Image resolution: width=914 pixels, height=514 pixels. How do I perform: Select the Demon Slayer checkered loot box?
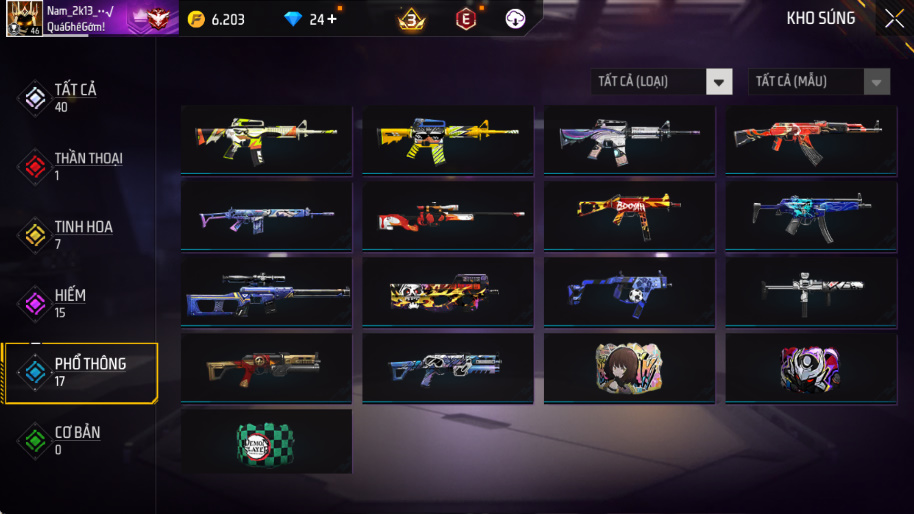[266, 441]
